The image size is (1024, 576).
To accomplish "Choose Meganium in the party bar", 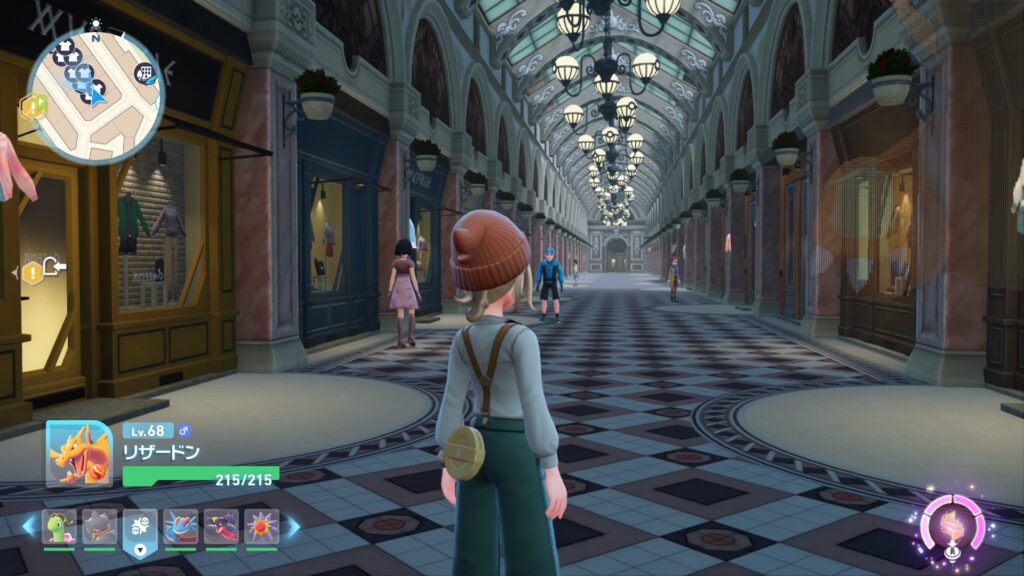I will pyautogui.click(x=59, y=527).
